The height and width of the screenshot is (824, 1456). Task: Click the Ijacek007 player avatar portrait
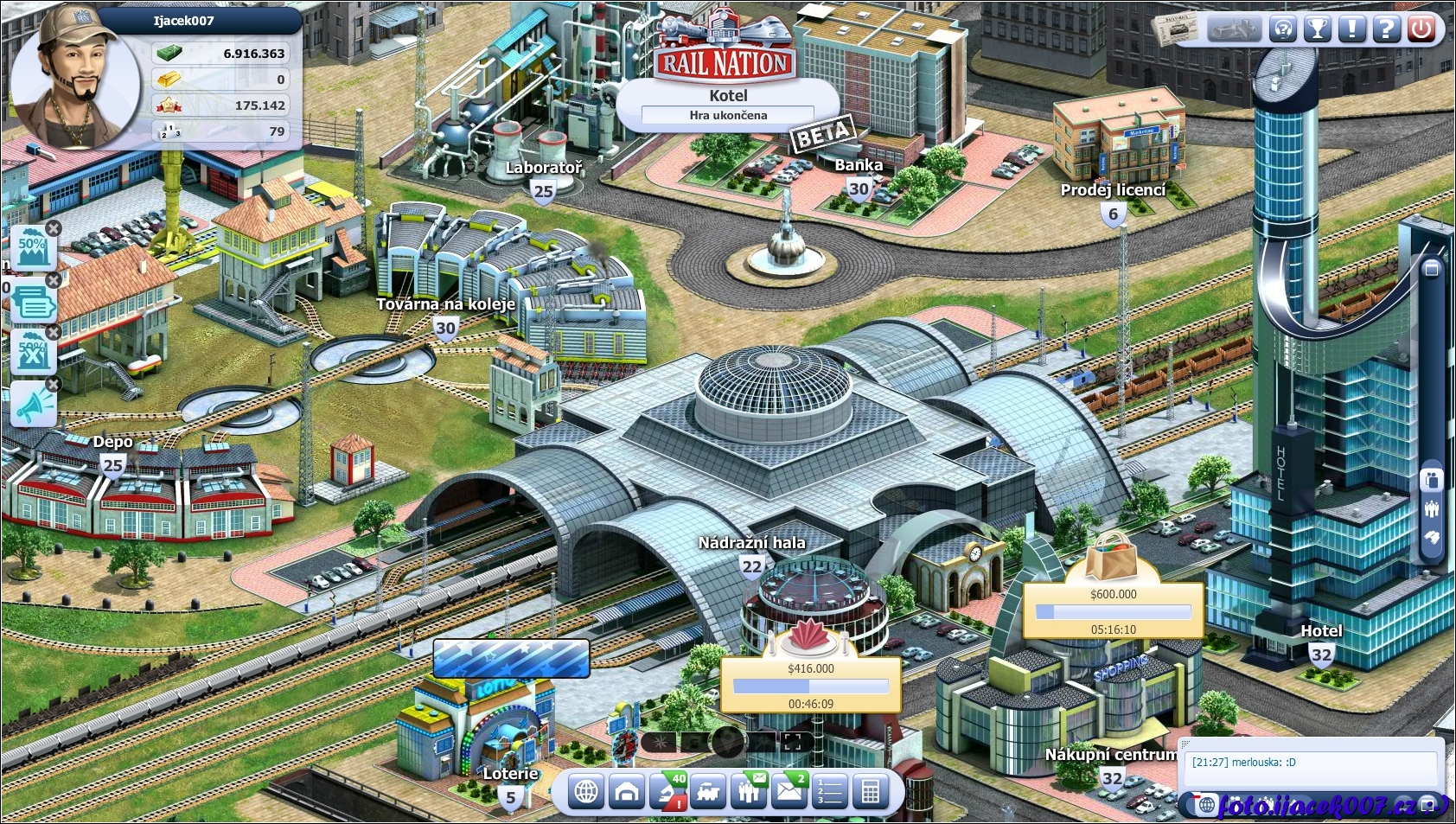click(x=75, y=78)
